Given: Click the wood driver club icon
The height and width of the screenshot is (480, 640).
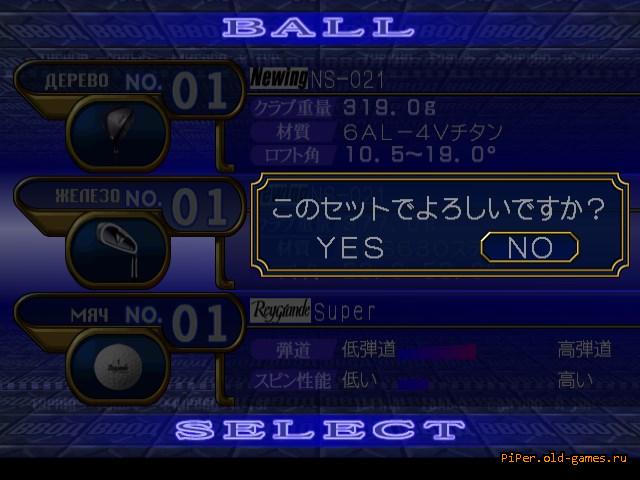Looking at the screenshot, I should (x=117, y=132).
